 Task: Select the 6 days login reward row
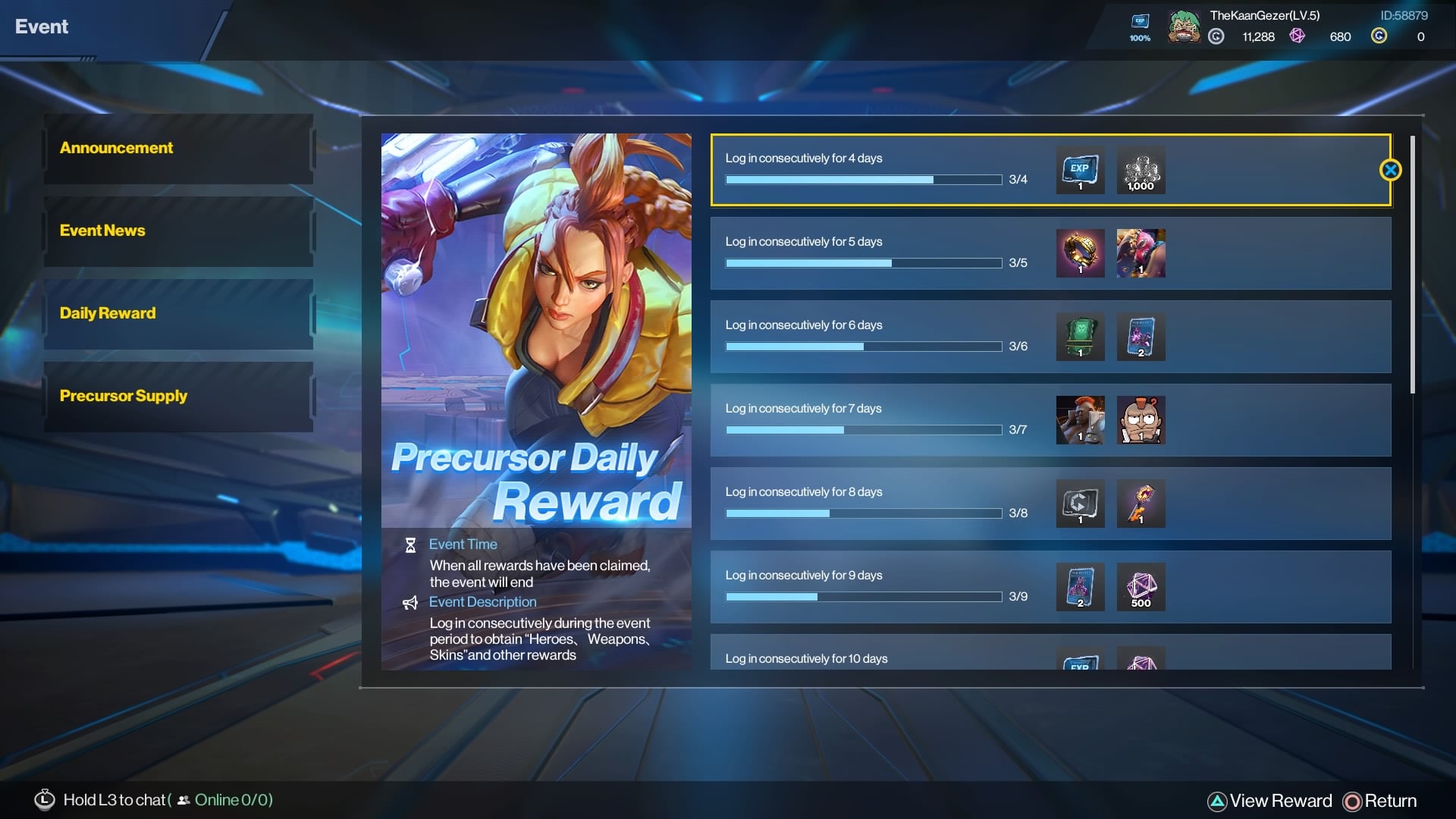coord(872,337)
